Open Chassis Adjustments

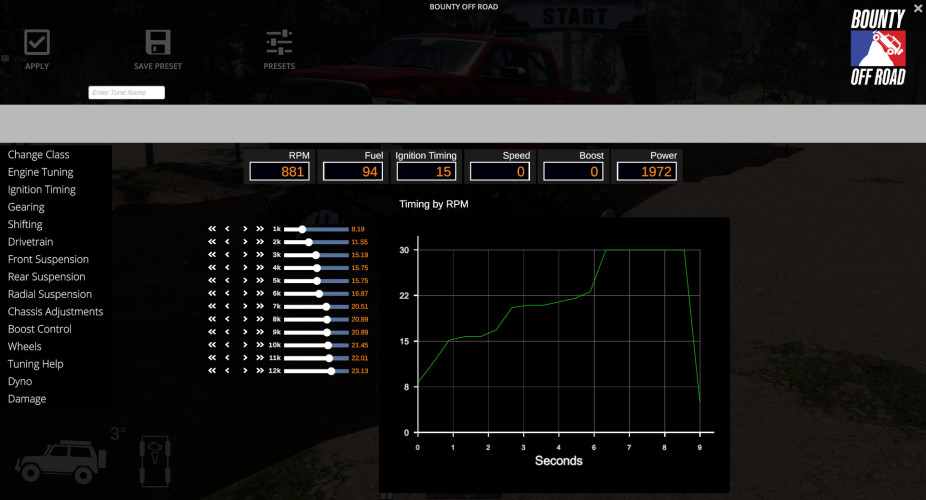pos(55,312)
